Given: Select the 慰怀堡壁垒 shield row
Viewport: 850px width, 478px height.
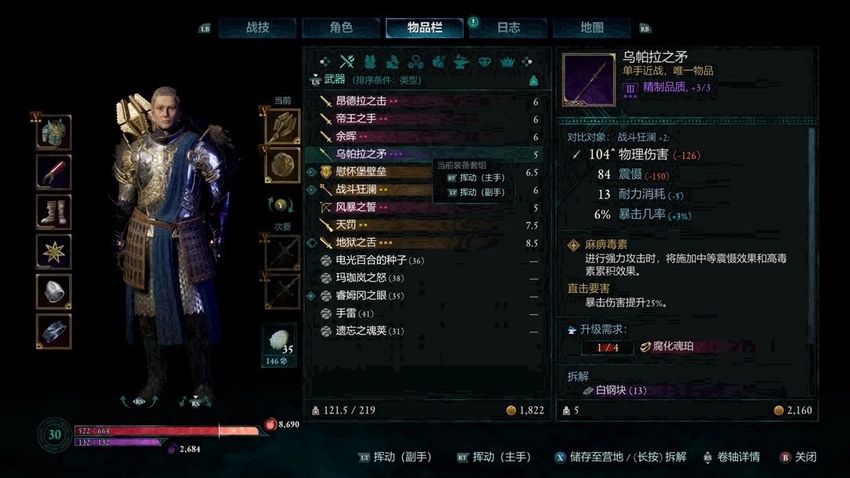Looking at the screenshot, I should 370,172.
